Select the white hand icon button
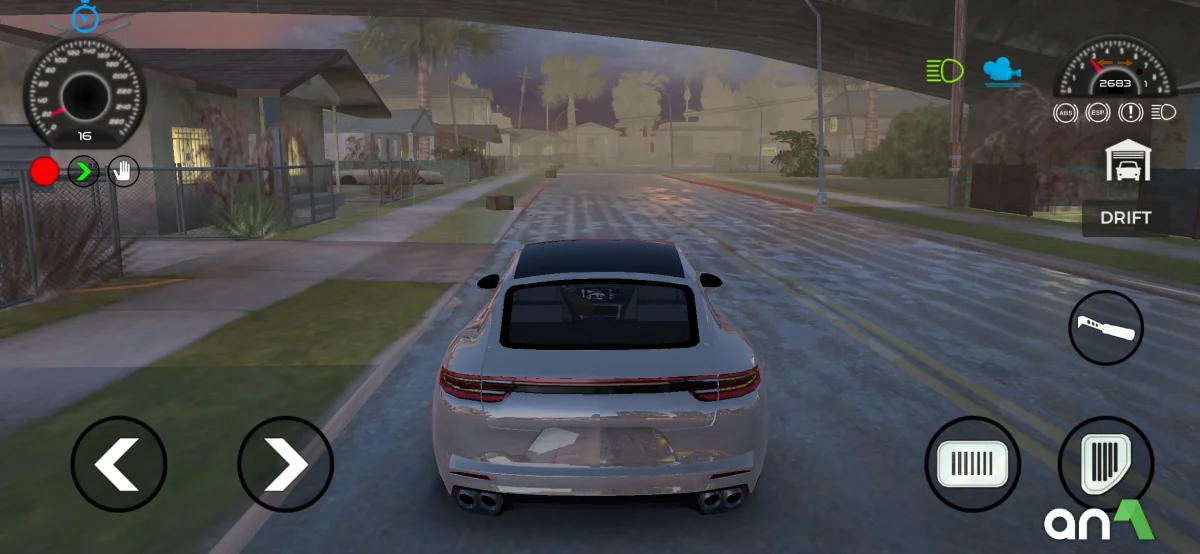This screenshot has height=554, width=1200. point(123,172)
